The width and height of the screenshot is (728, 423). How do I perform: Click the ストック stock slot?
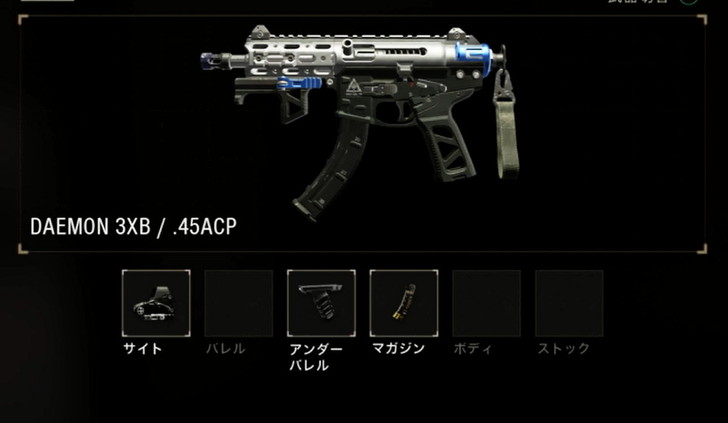pos(569,303)
